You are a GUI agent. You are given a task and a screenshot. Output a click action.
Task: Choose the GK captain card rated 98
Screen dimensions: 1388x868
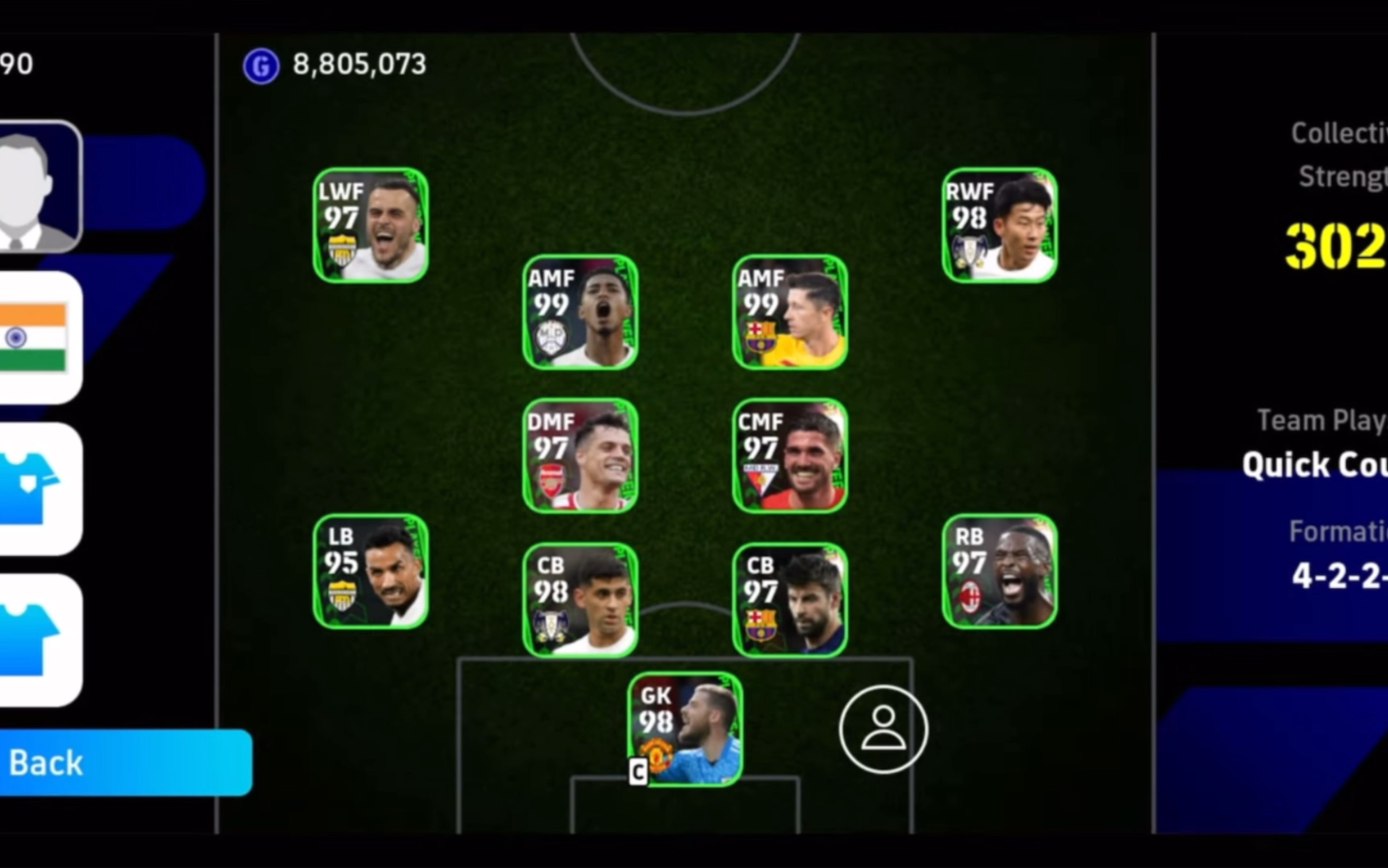click(x=685, y=729)
